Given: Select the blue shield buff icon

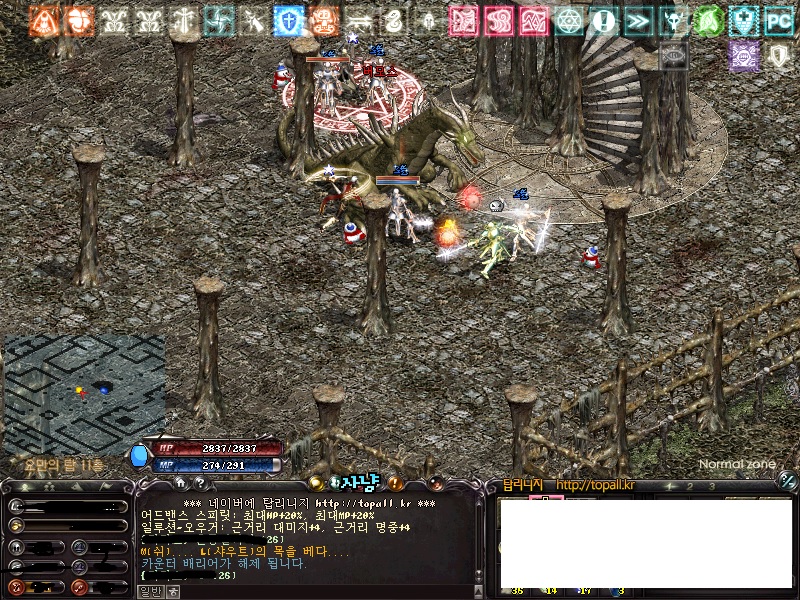Looking at the screenshot, I should click(x=290, y=20).
